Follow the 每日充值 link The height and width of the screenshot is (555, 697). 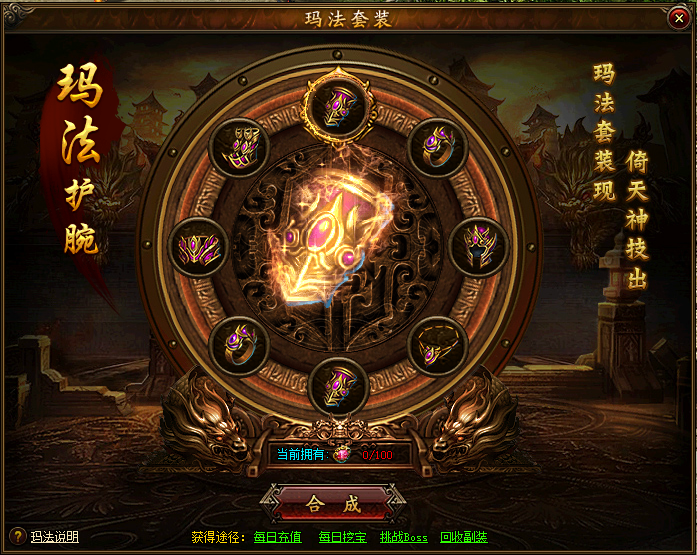pos(277,538)
